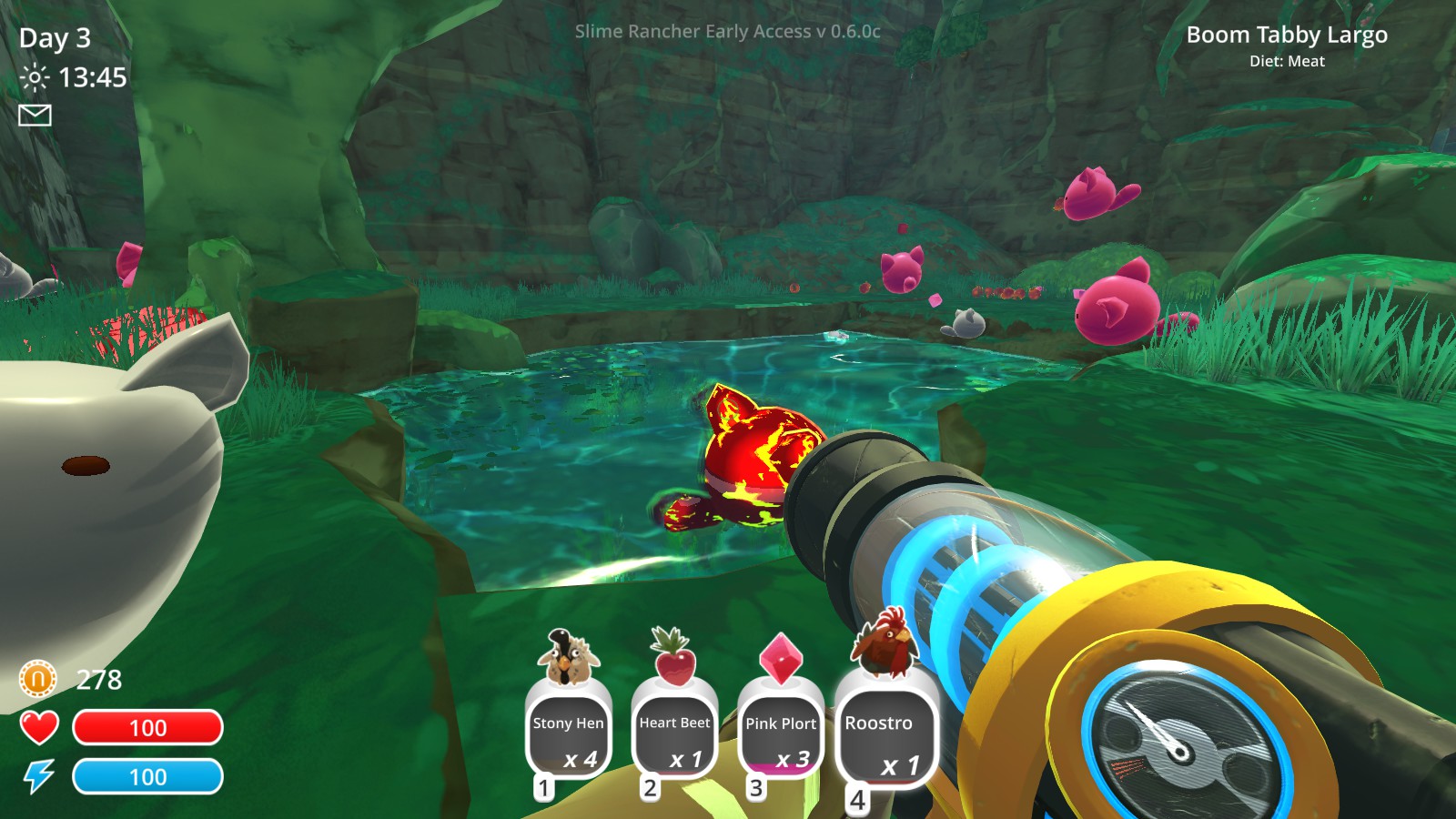The image size is (1456, 819).
Task: Click the Roostro chicken icon
Action: [x=886, y=644]
